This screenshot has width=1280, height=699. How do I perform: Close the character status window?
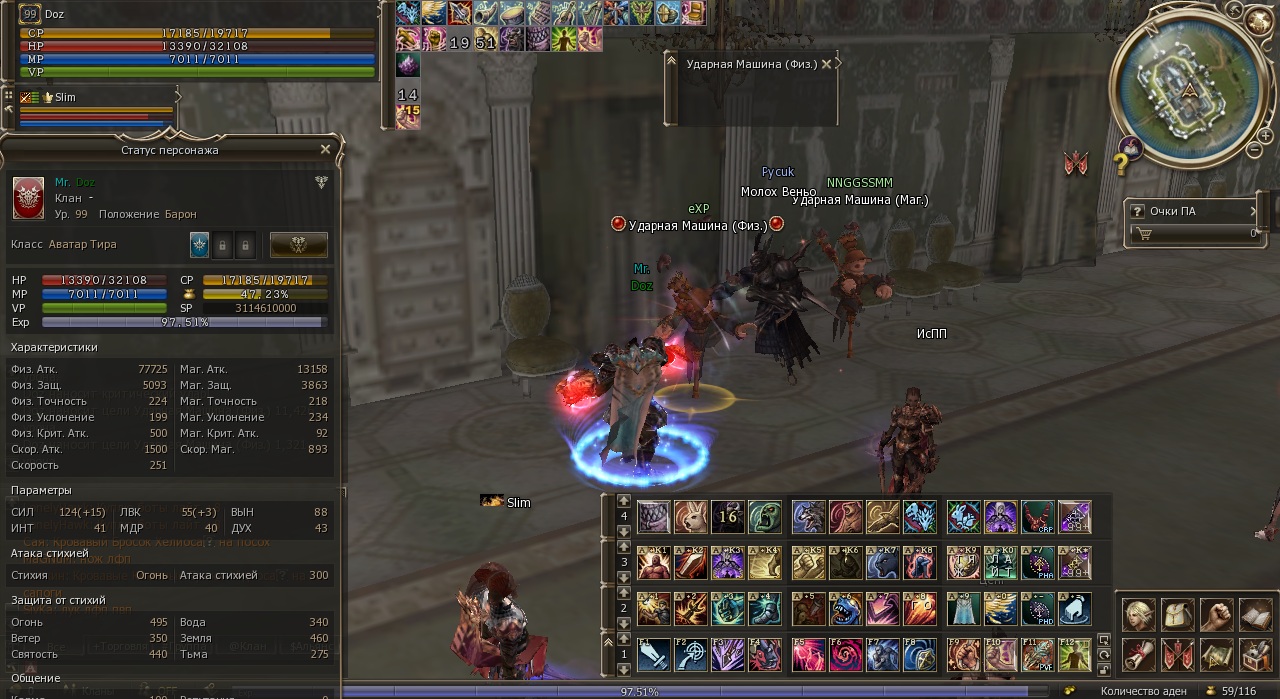[325, 149]
